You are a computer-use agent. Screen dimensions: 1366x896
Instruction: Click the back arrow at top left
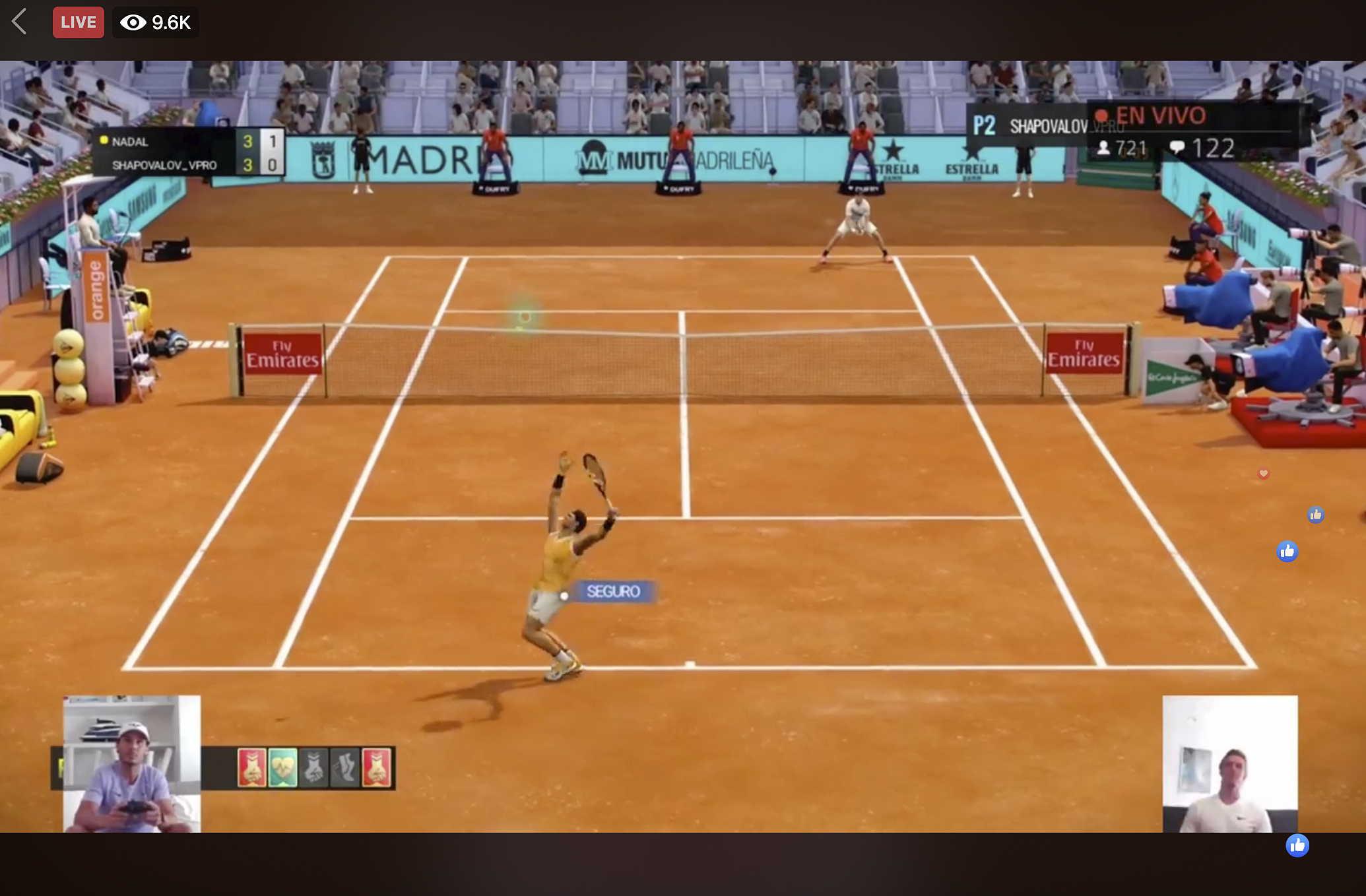[x=20, y=22]
